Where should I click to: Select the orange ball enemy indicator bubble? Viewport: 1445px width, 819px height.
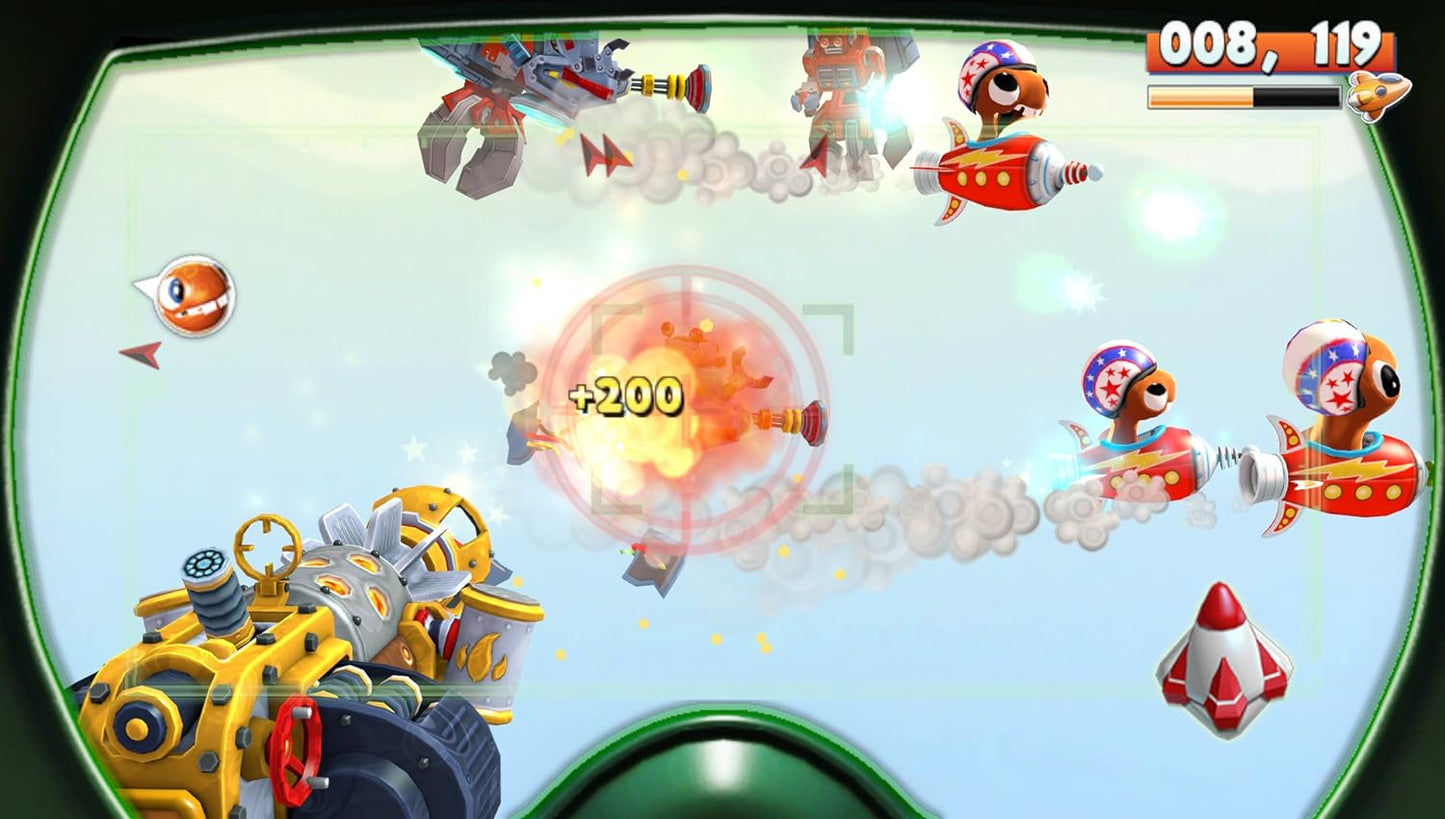click(x=192, y=294)
